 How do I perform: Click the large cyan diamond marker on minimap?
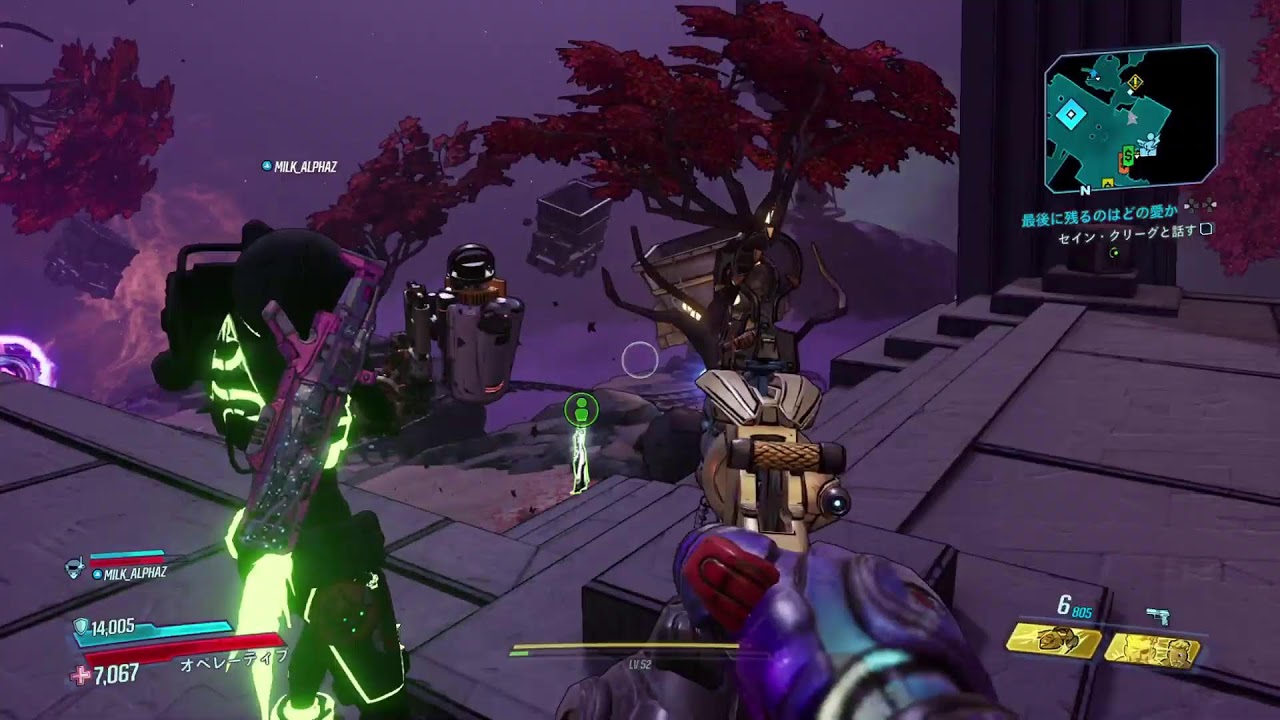[x=1070, y=116]
